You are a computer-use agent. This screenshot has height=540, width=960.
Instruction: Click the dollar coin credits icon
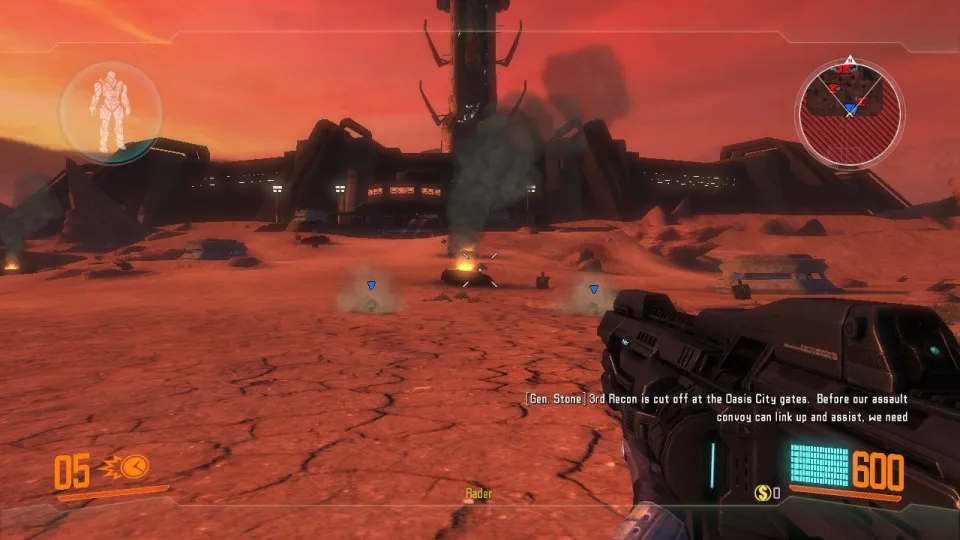[762, 492]
